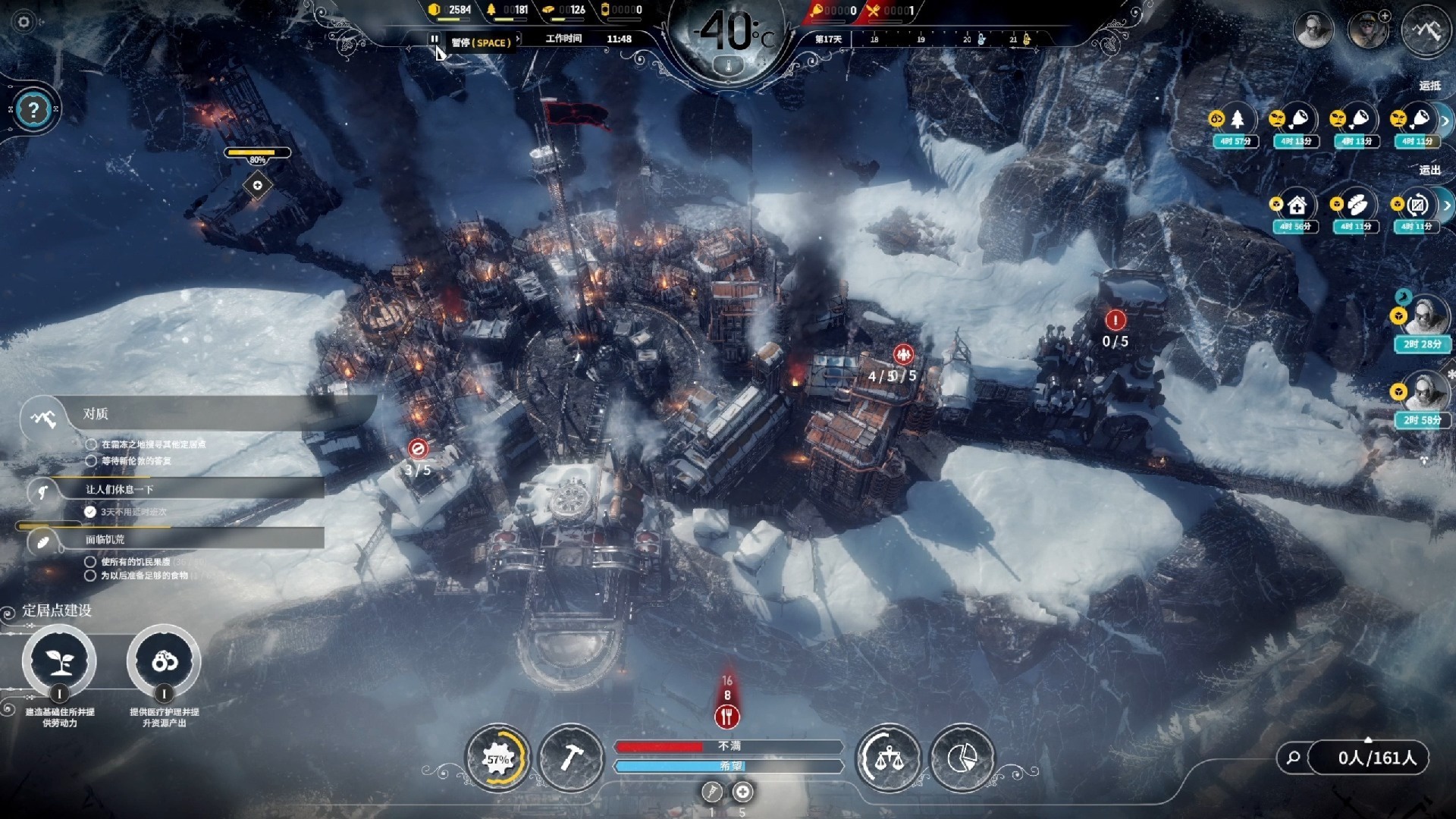Select the handcuffs settlement goal icon
The width and height of the screenshot is (1456, 819).
click(164, 661)
